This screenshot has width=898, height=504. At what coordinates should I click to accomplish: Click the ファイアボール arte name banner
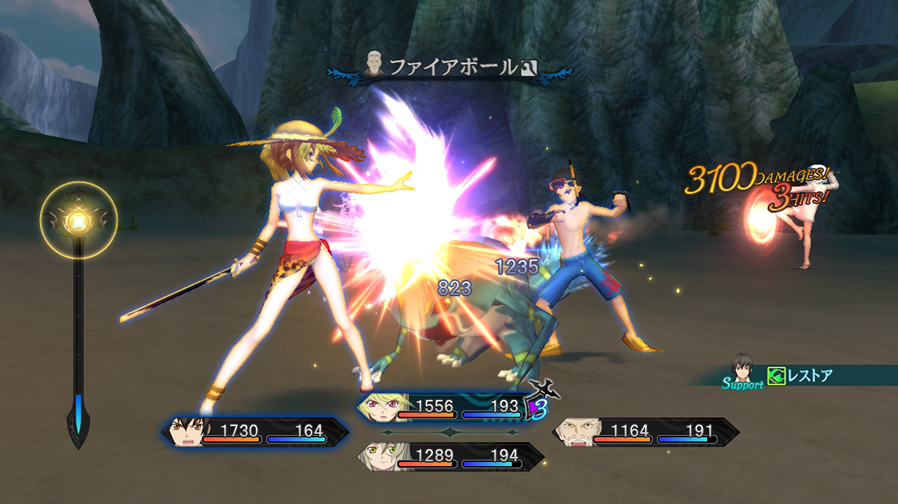coord(453,68)
